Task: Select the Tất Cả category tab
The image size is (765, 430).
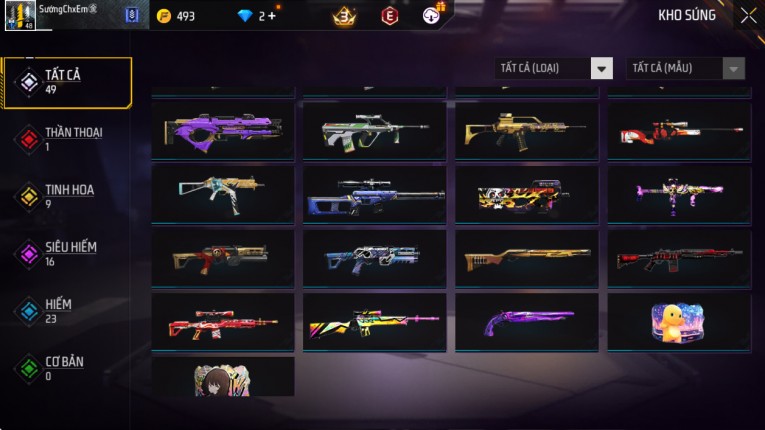Action: (67, 82)
